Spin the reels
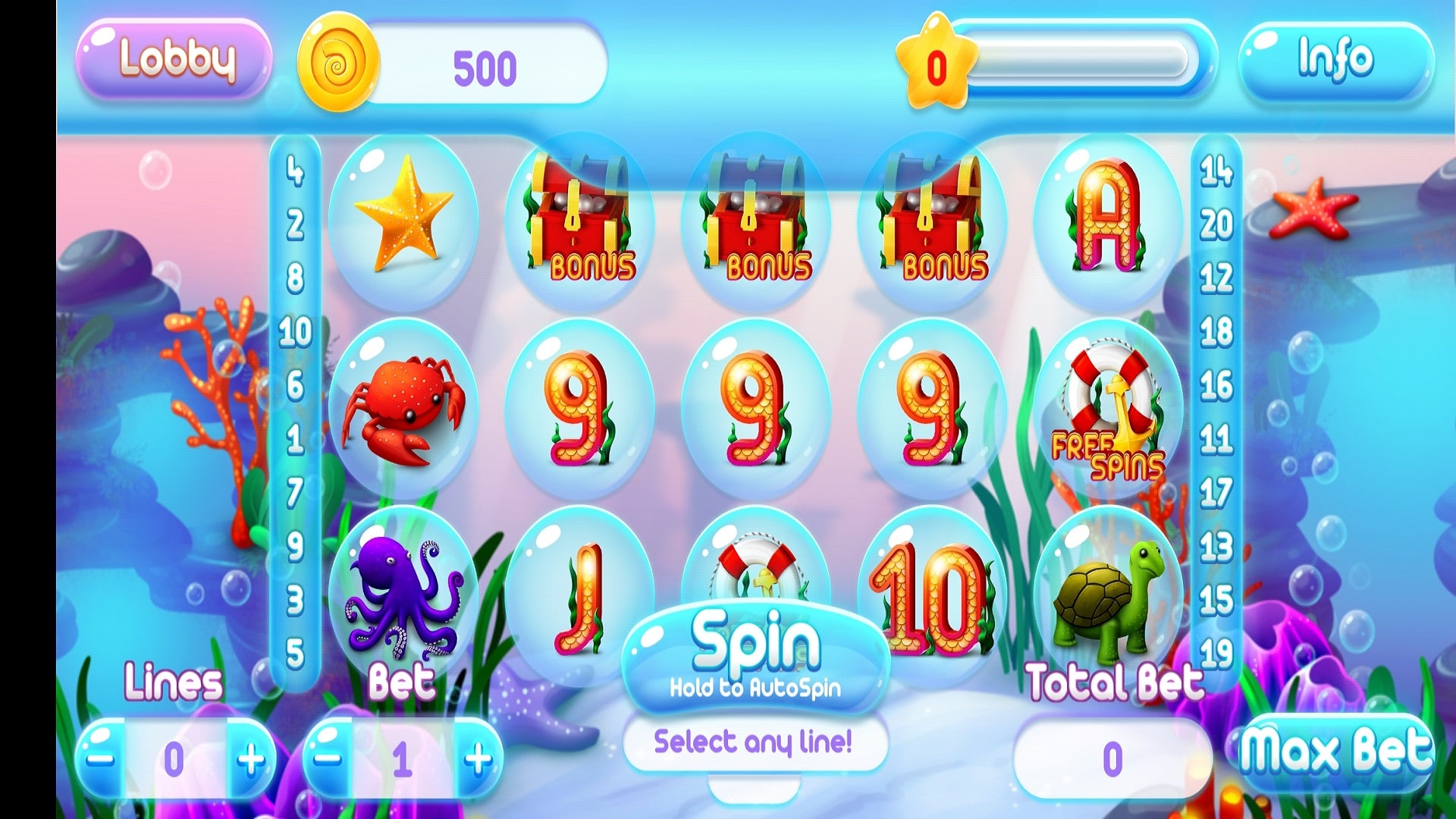 [x=755, y=654]
